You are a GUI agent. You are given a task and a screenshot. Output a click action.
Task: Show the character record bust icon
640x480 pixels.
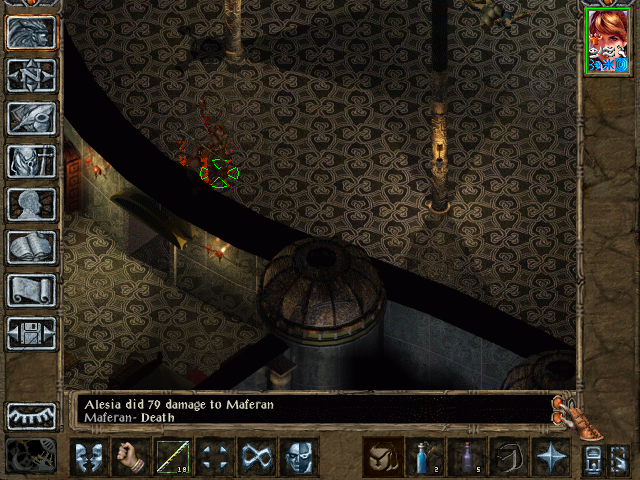32,204
